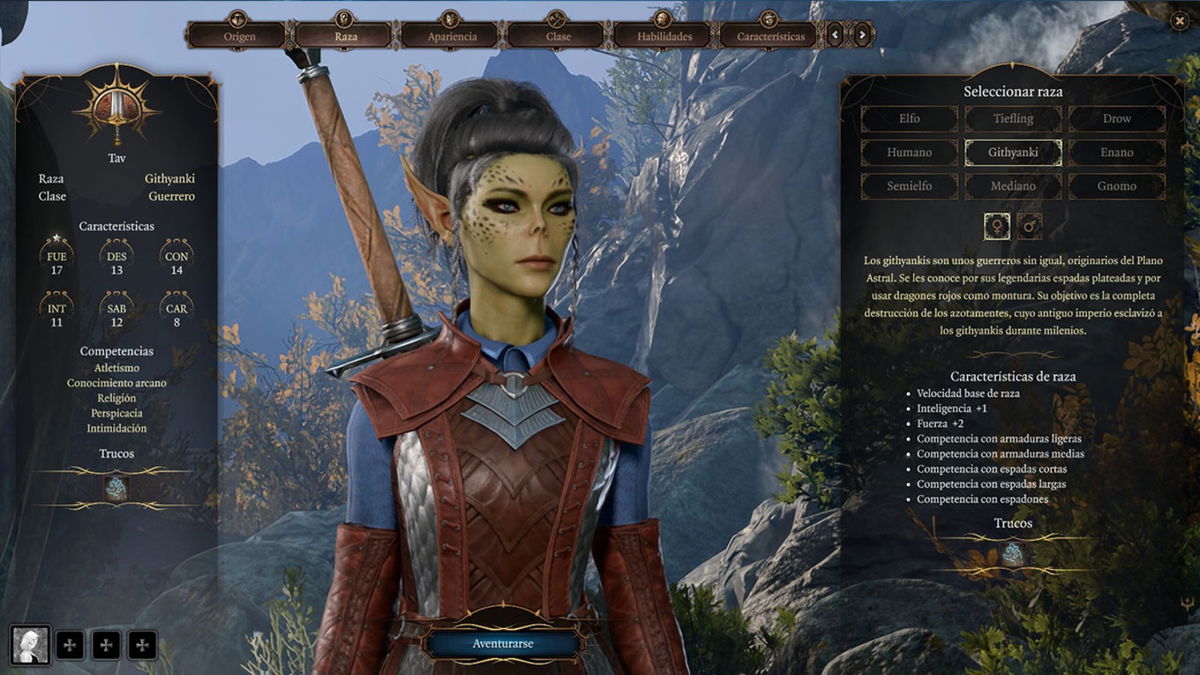Switch to the Origen tab

239,36
